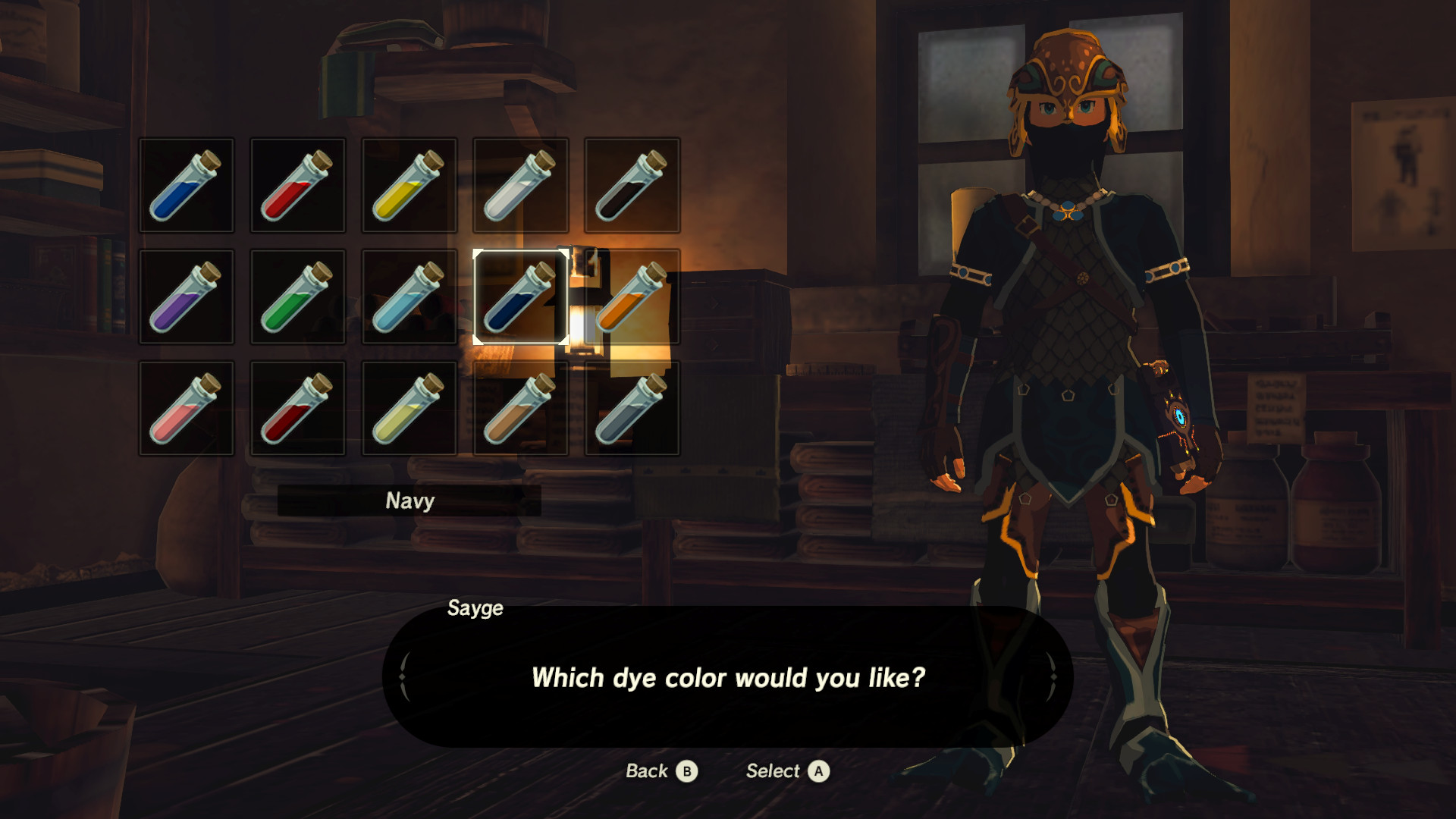Click the right dialog arrow
The image size is (1456, 819).
pyautogui.click(x=1054, y=677)
